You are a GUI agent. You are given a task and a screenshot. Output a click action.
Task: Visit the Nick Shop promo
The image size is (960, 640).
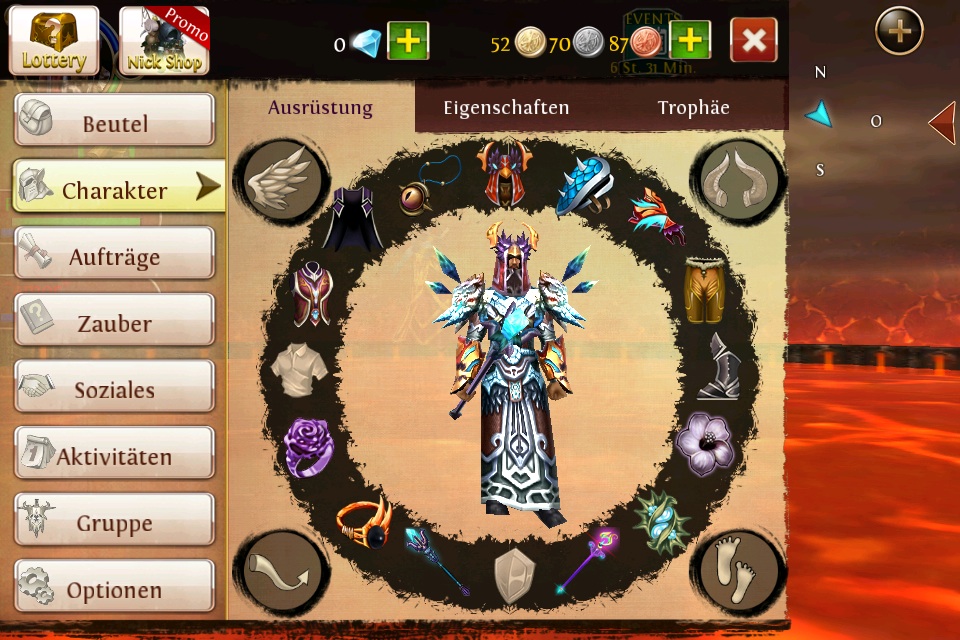coord(165,41)
